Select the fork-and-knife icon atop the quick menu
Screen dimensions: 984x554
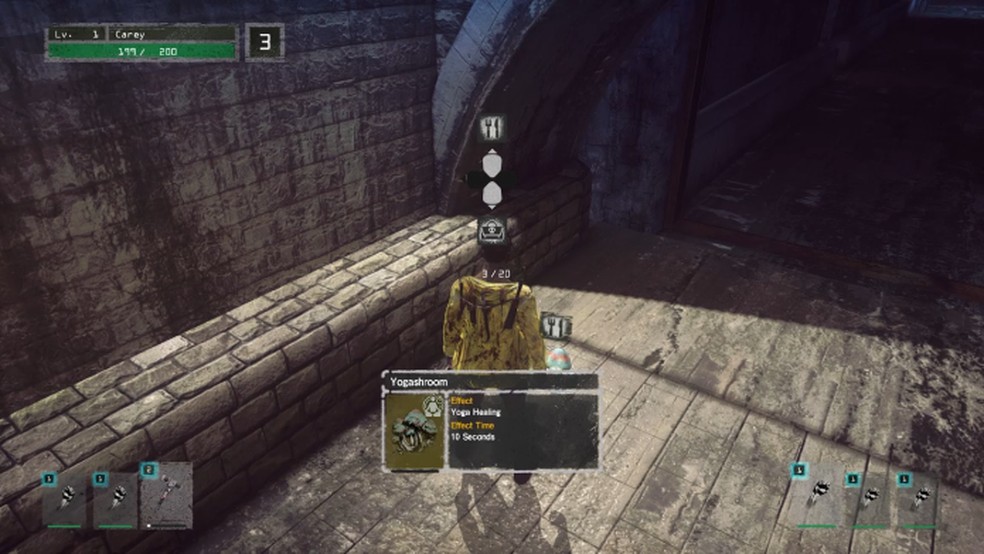[491, 127]
